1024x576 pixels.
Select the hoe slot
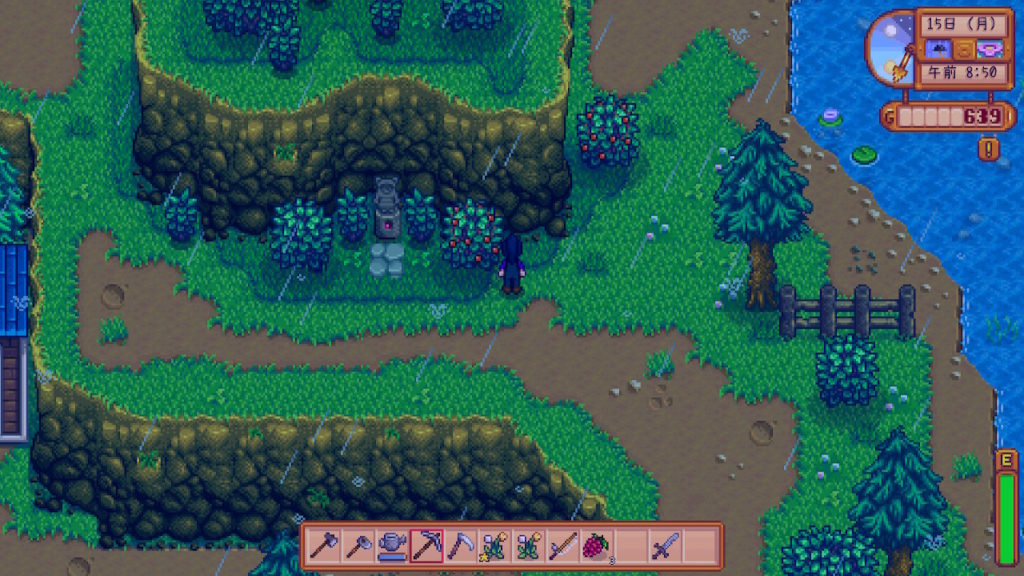click(359, 546)
